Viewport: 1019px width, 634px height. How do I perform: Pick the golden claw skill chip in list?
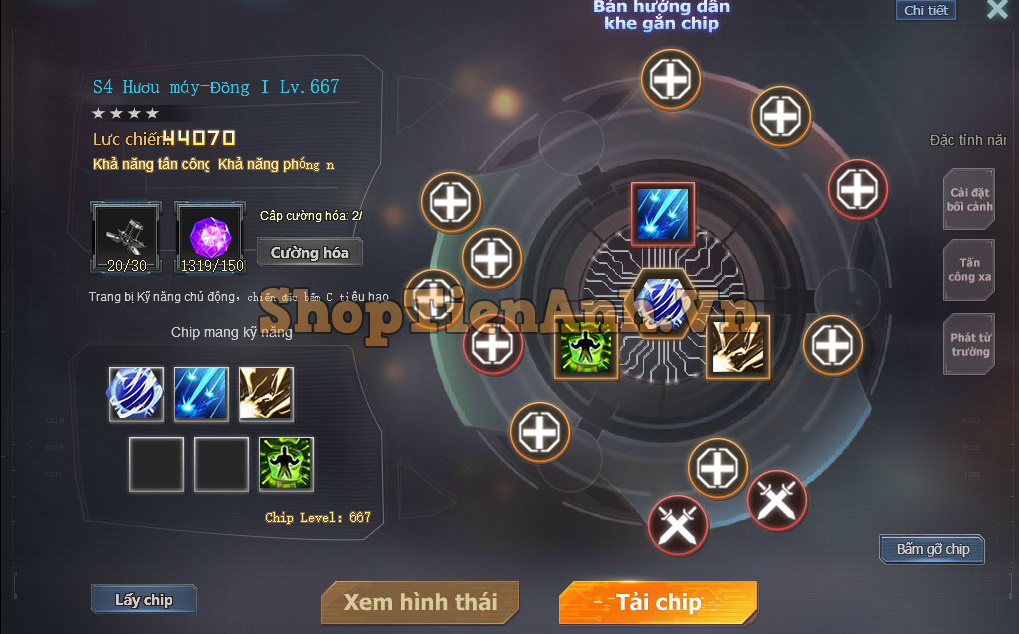point(266,394)
